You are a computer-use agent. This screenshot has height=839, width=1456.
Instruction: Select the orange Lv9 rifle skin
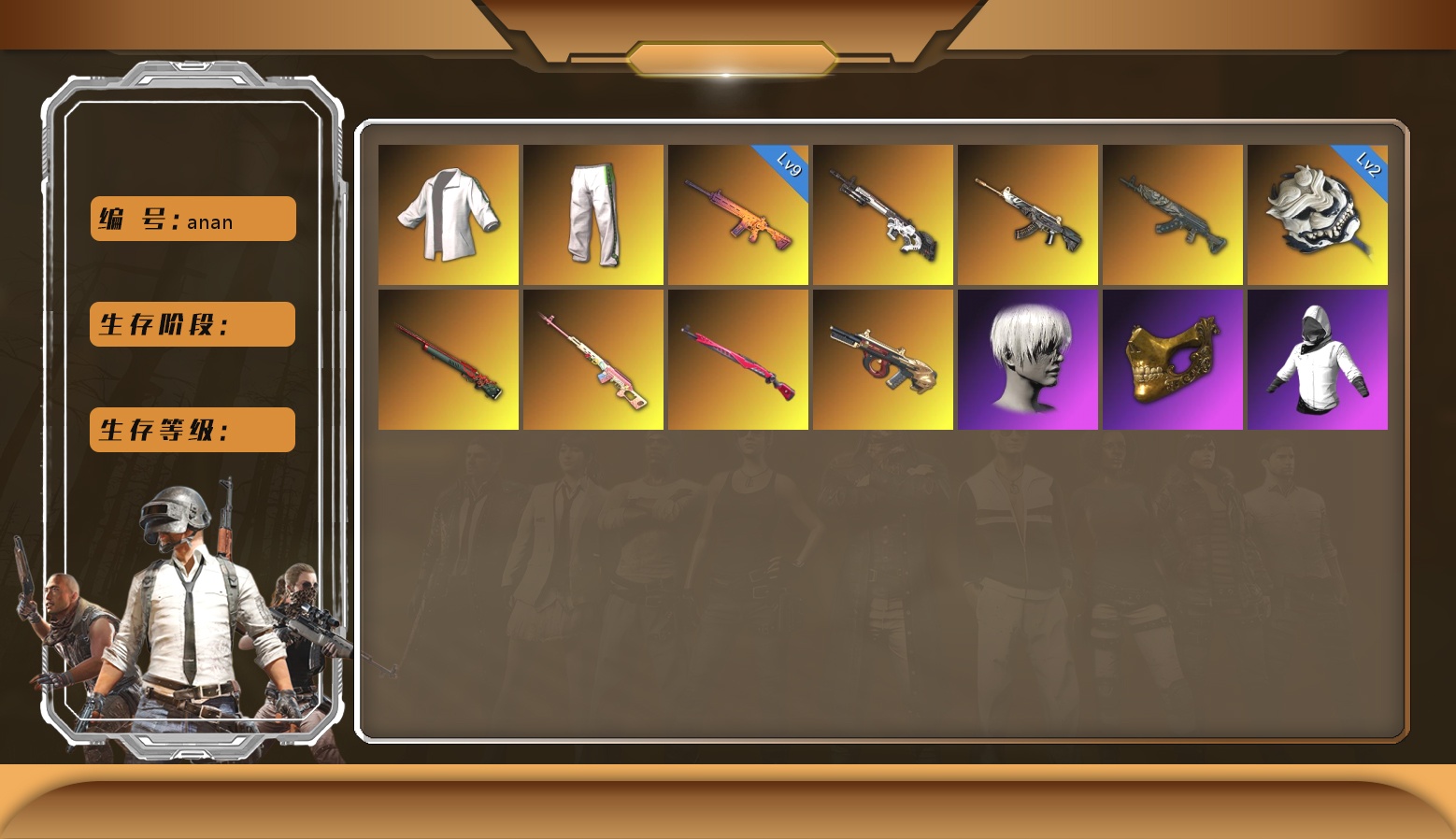738,215
